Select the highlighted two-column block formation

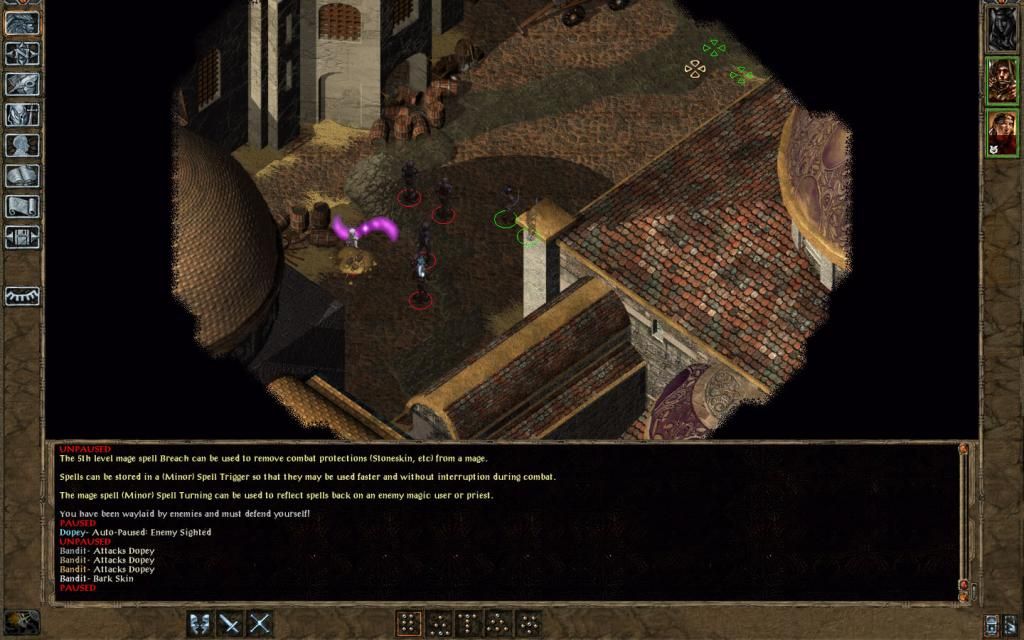[x=408, y=624]
